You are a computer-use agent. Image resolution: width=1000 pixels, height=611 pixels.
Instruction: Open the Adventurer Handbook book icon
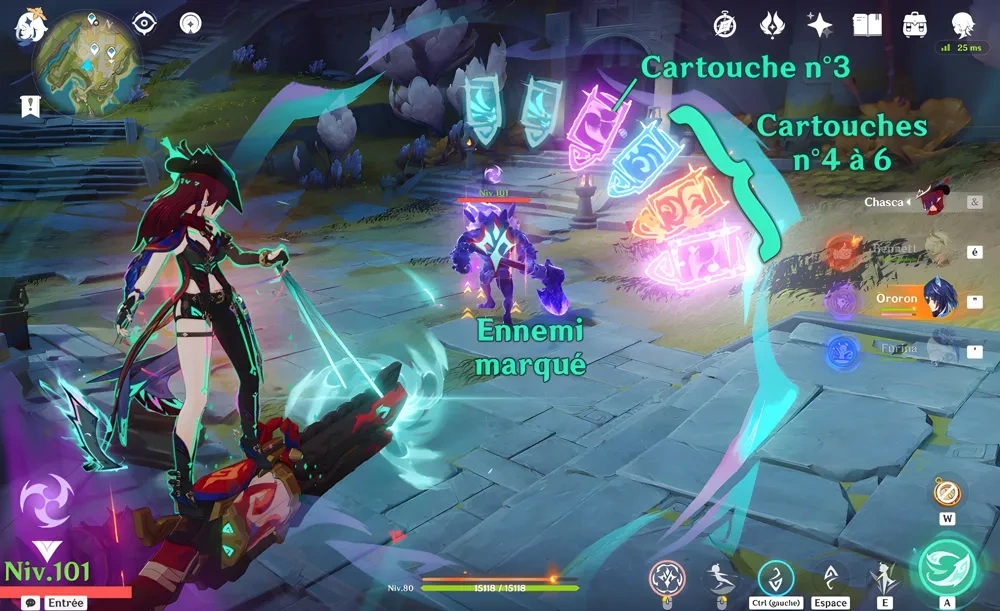(866, 25)
